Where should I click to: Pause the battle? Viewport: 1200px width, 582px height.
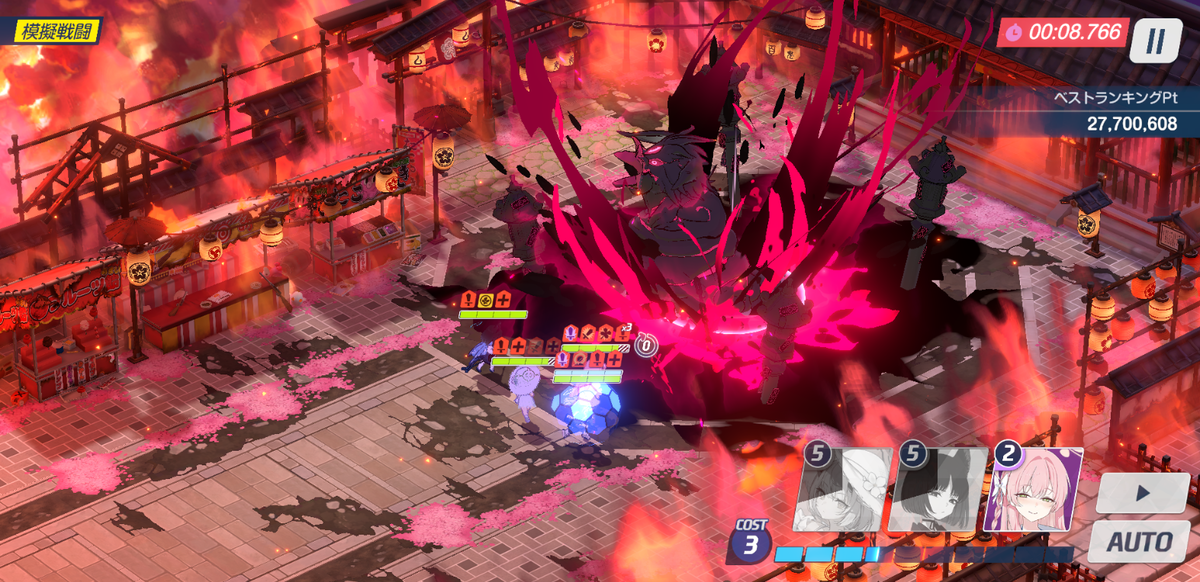pyautogui.click(x=1156, y=41)
